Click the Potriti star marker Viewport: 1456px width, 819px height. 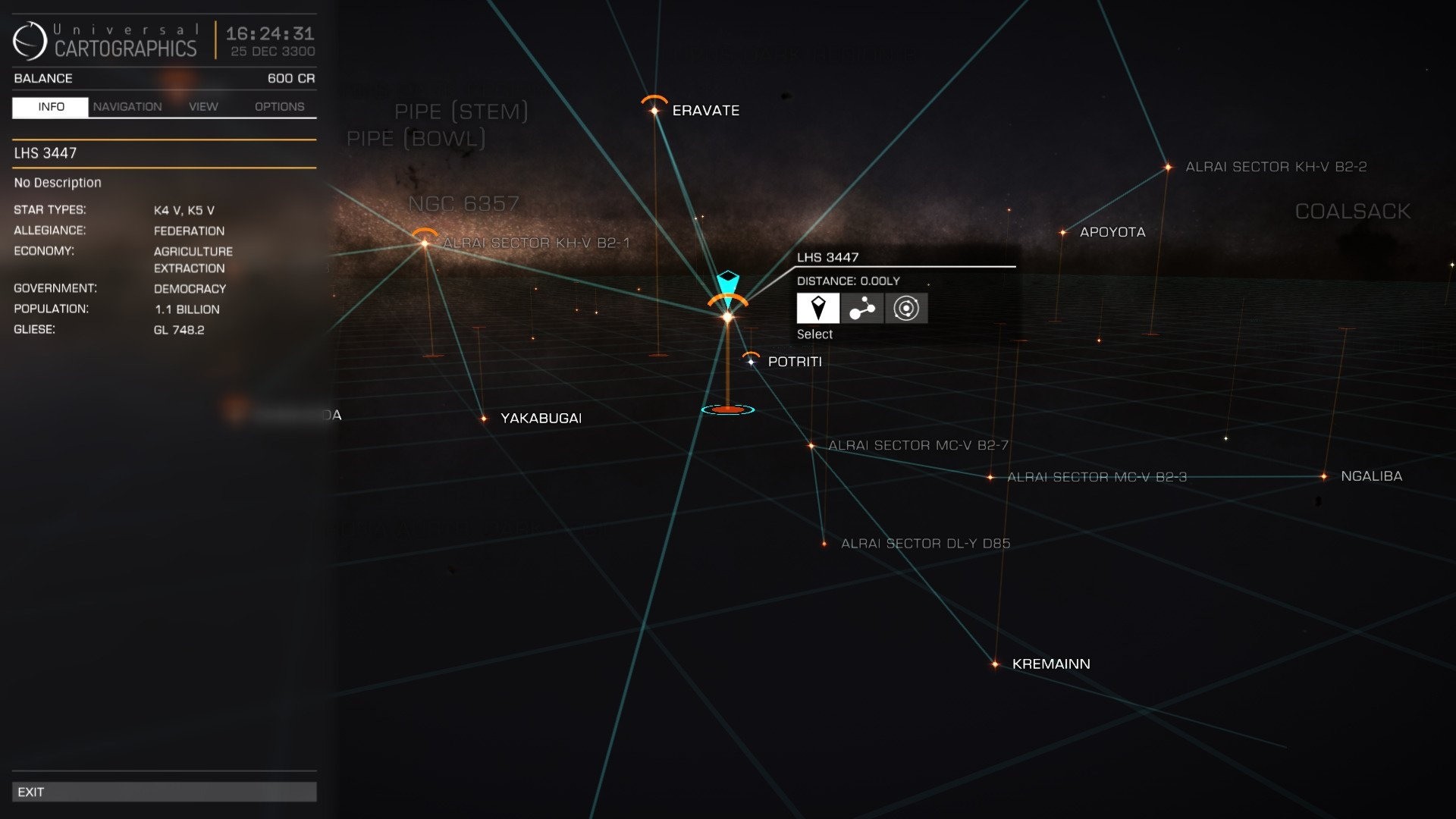[x=750, y=362]
